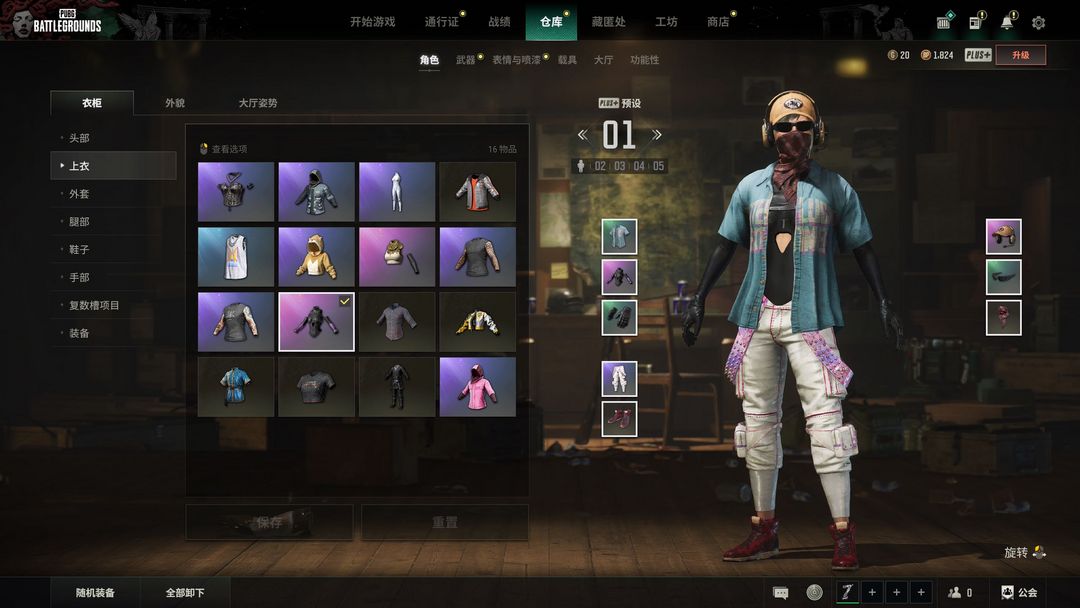Switch to the 载具 vehicles tab

[x=567, y=60]
